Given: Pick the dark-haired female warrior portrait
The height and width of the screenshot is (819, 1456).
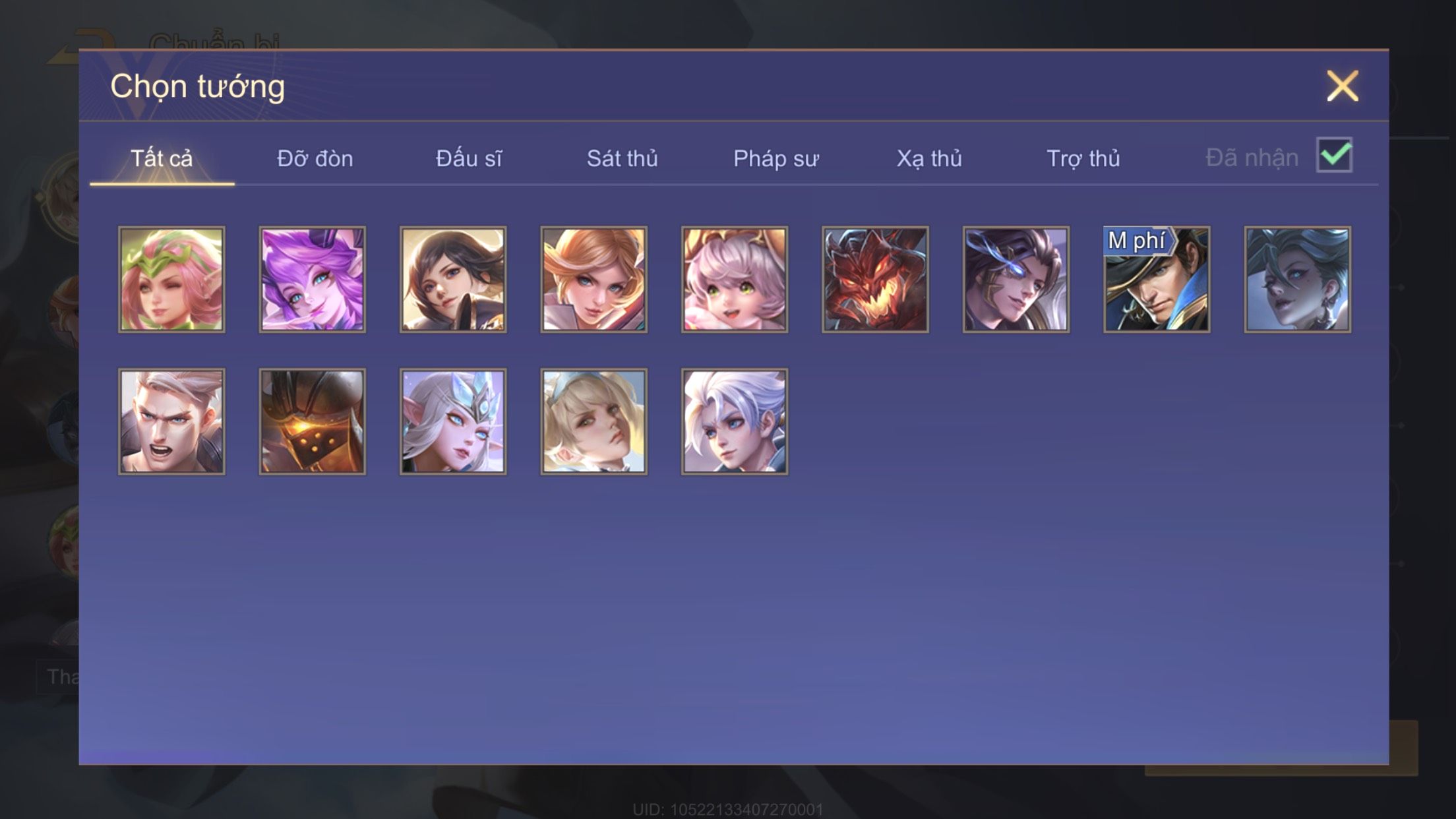Looking at the screenshot, I should click(x=453, y=280).
